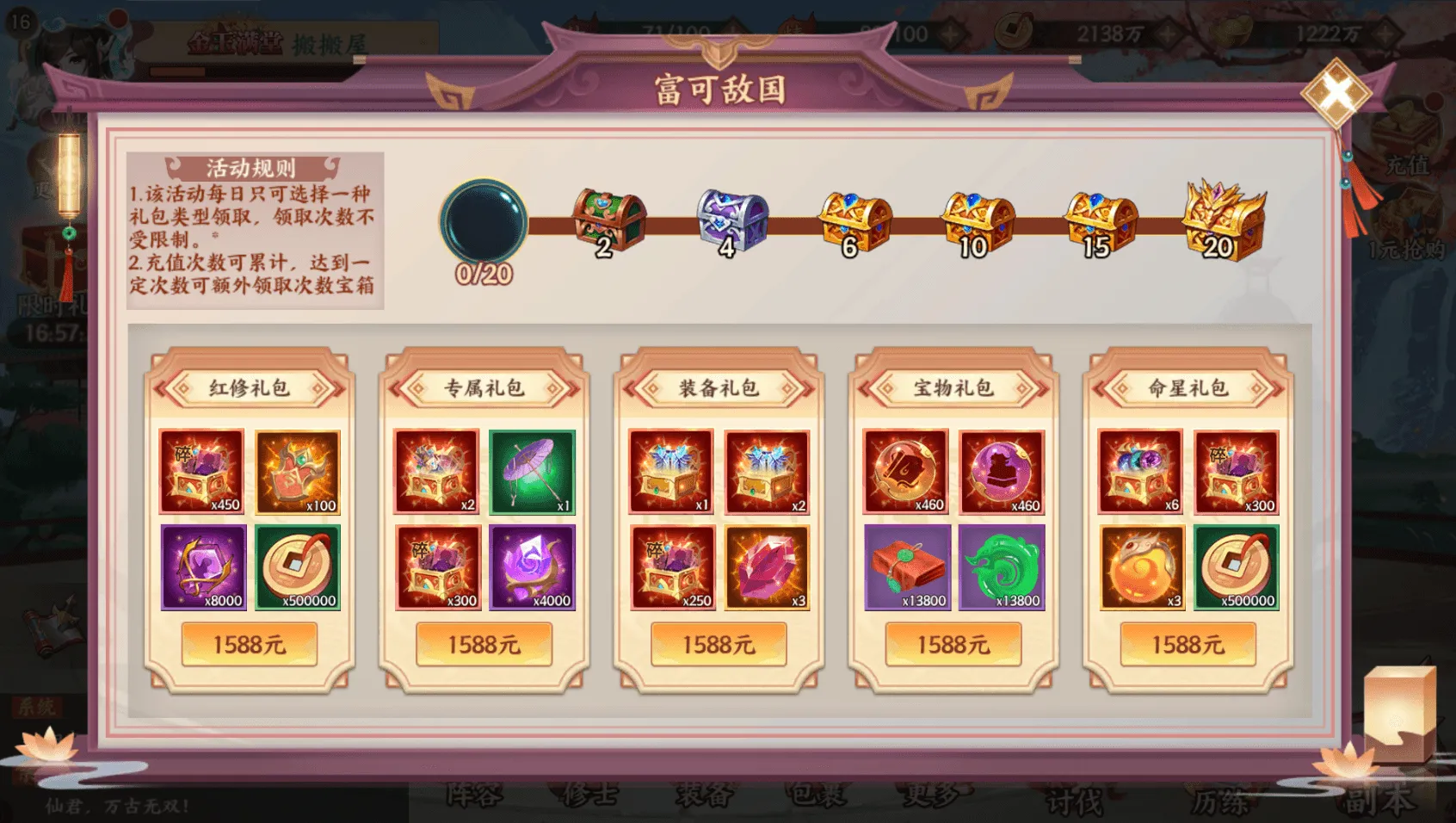
Task: Purchase the 宝物礼包 for 1588元
Action: click(x=953, y=644)
